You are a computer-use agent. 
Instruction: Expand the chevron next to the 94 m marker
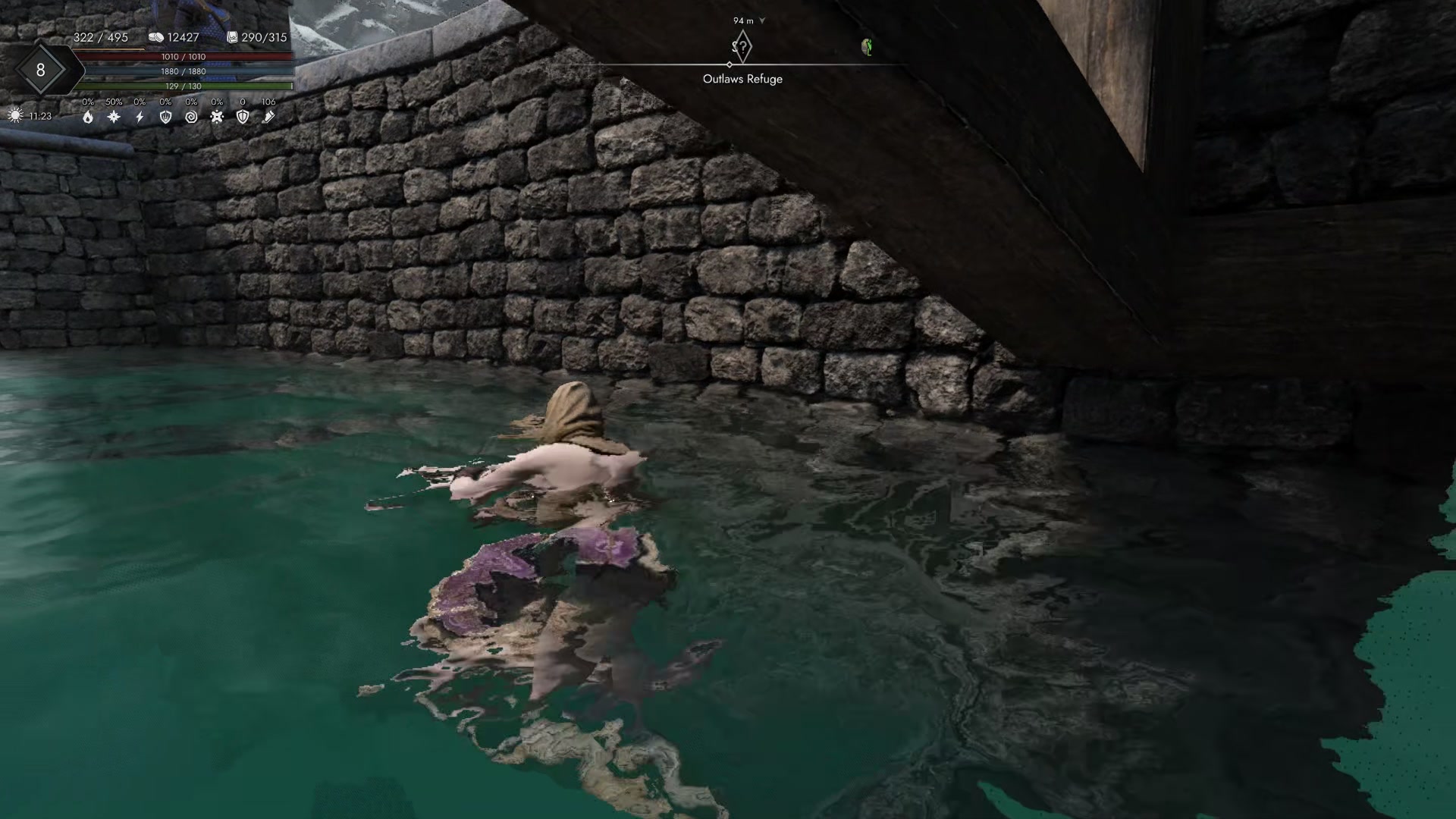pos(763,21)
